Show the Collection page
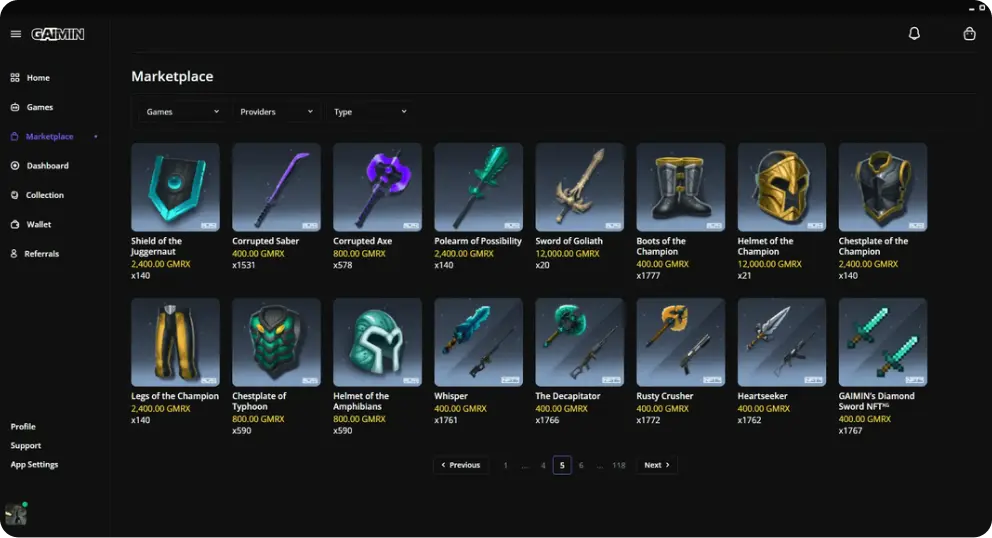The image size is (992, 538). [x=44, y=195]
